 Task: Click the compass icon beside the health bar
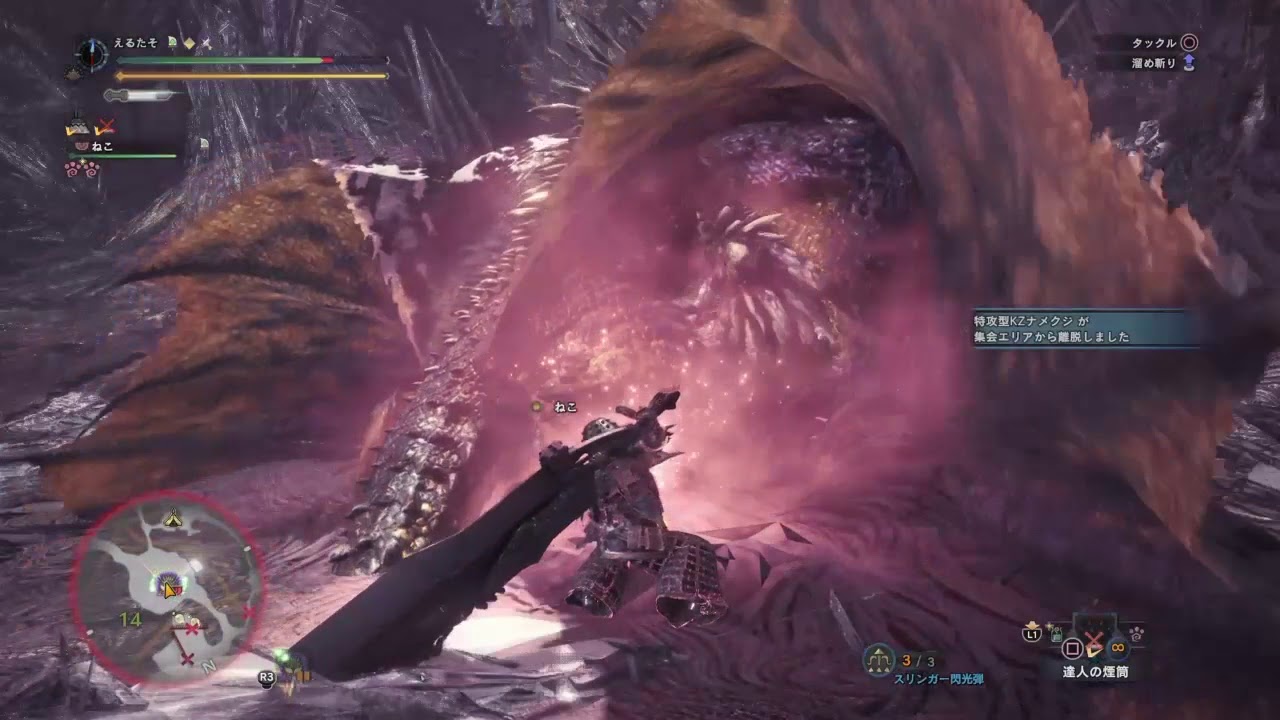pos(92,54)
